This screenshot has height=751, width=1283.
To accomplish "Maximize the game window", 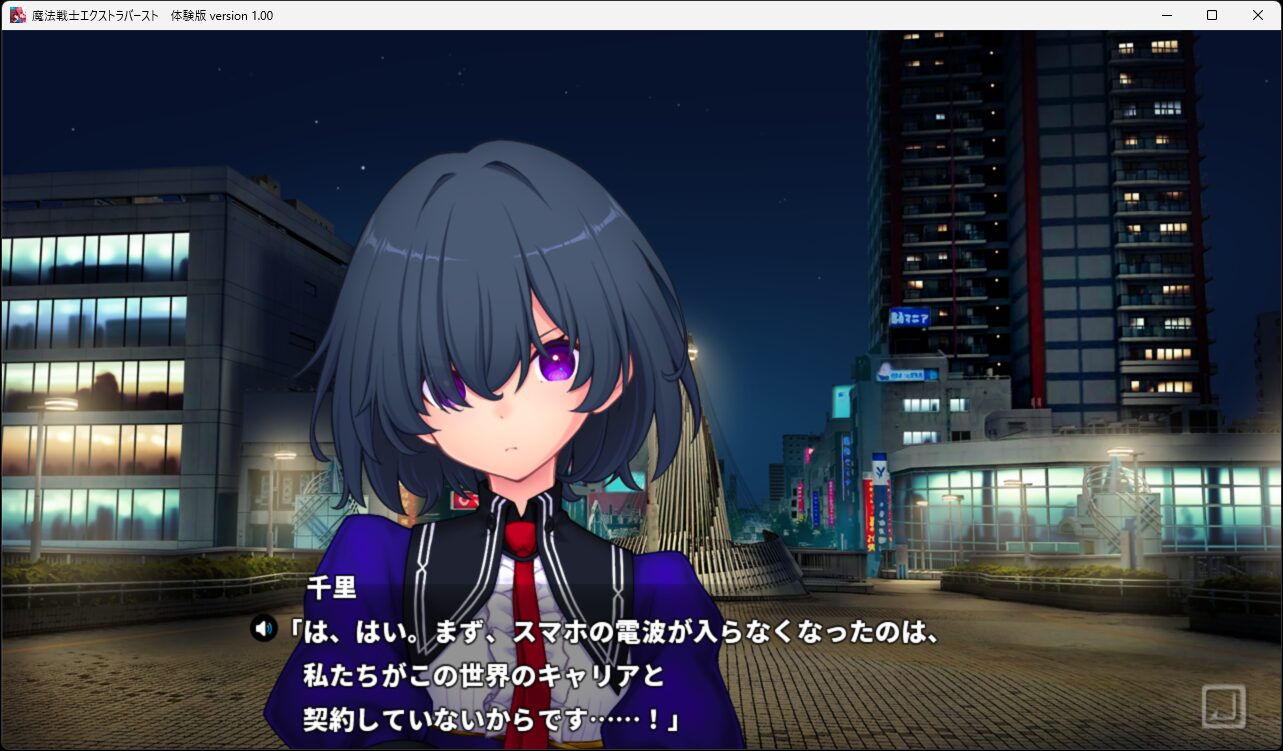I will (1212, 15).
